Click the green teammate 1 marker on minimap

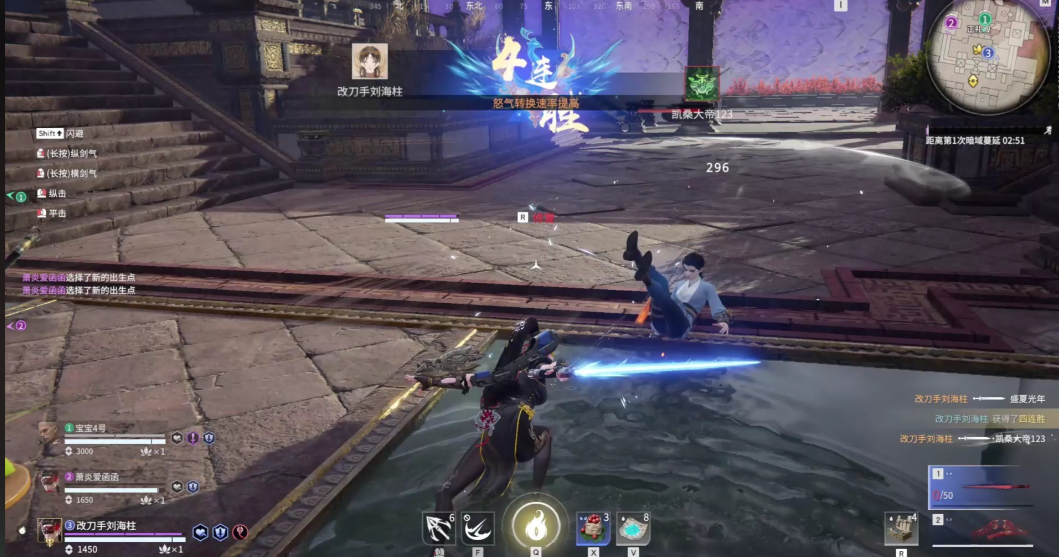[x=985, y=19]
